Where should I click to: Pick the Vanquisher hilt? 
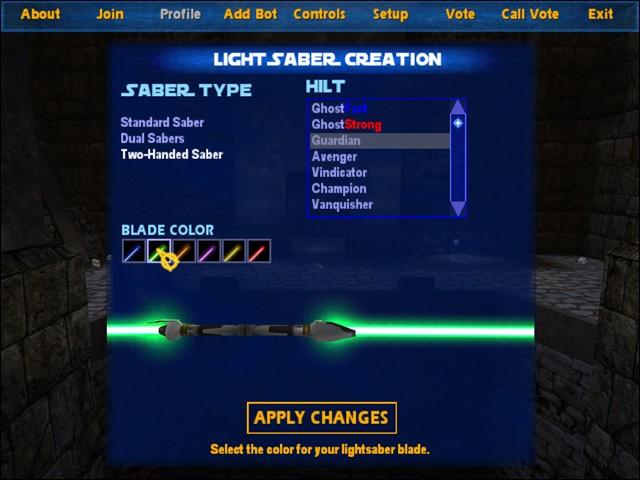click(342, 205)
